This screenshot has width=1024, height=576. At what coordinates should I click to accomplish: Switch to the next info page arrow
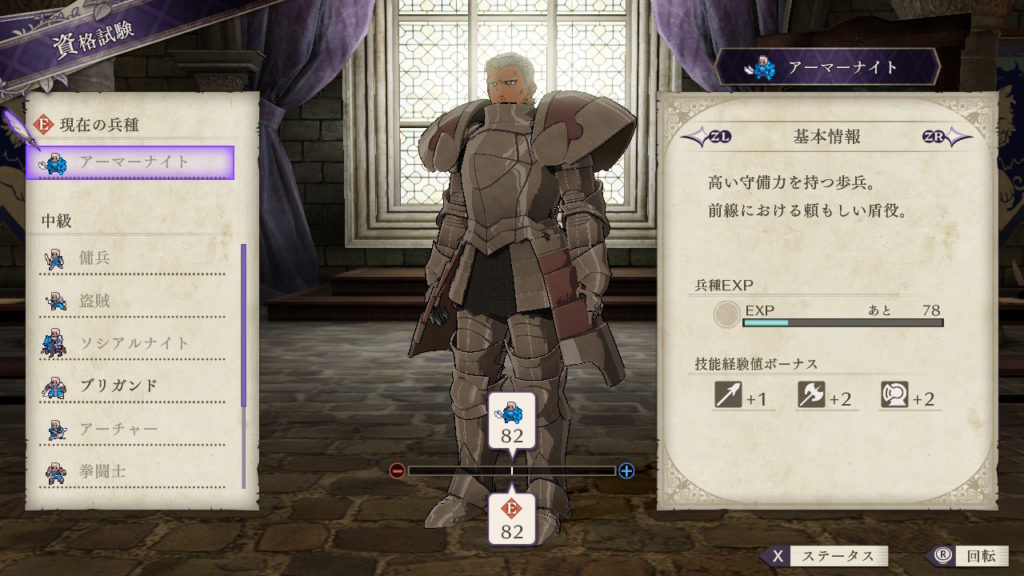click(x=945, y=136)
